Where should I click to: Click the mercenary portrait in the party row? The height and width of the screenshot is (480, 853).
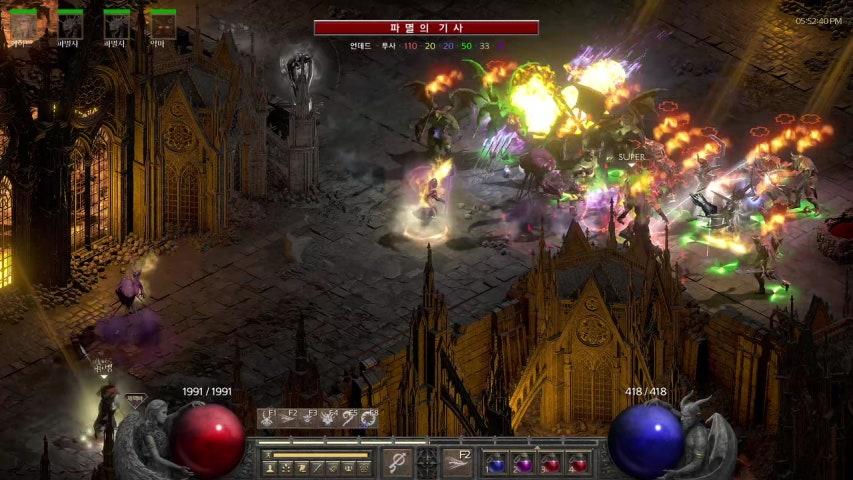[22, 25]
